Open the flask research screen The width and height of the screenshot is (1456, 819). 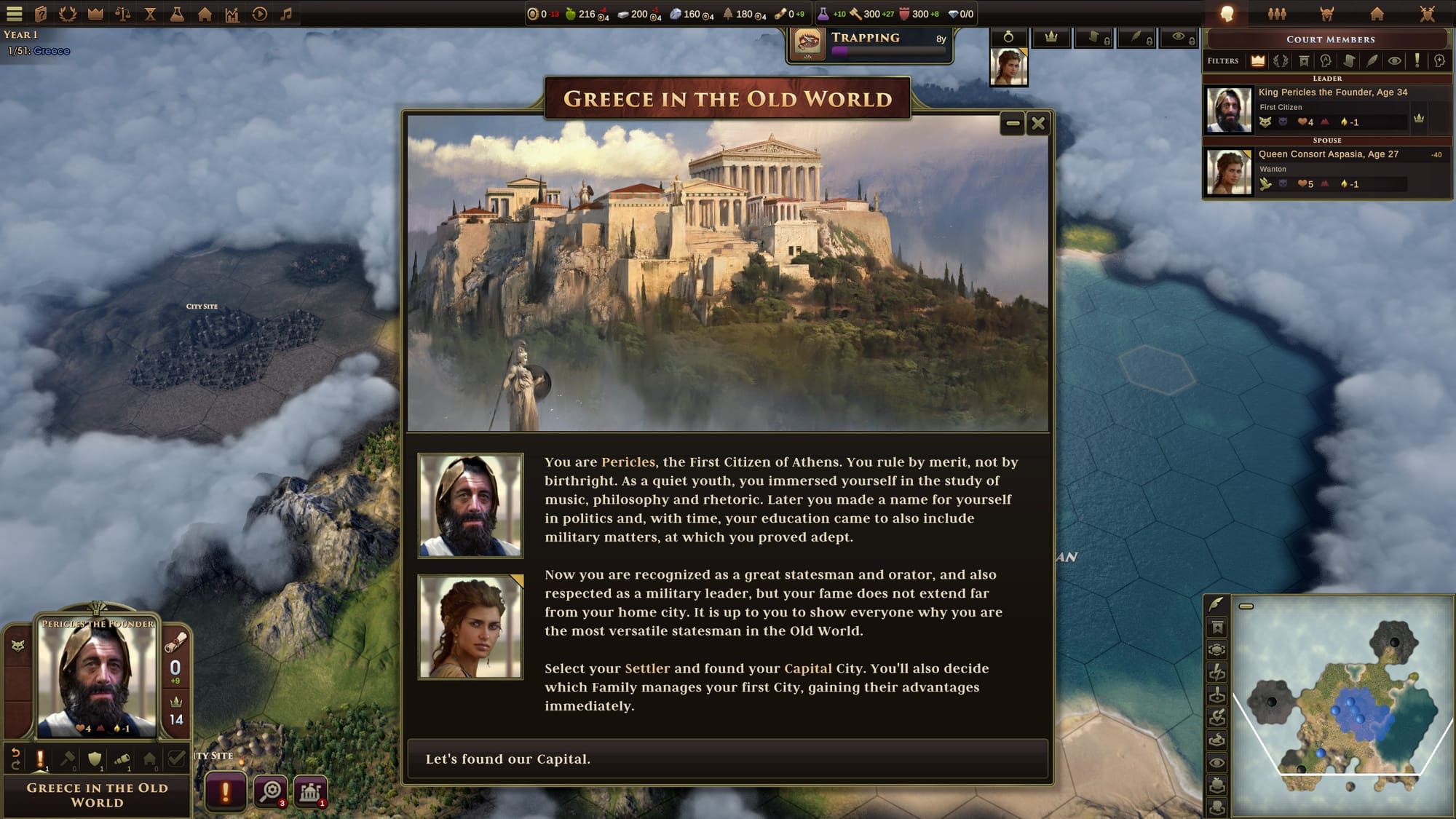tap(177, 13)
